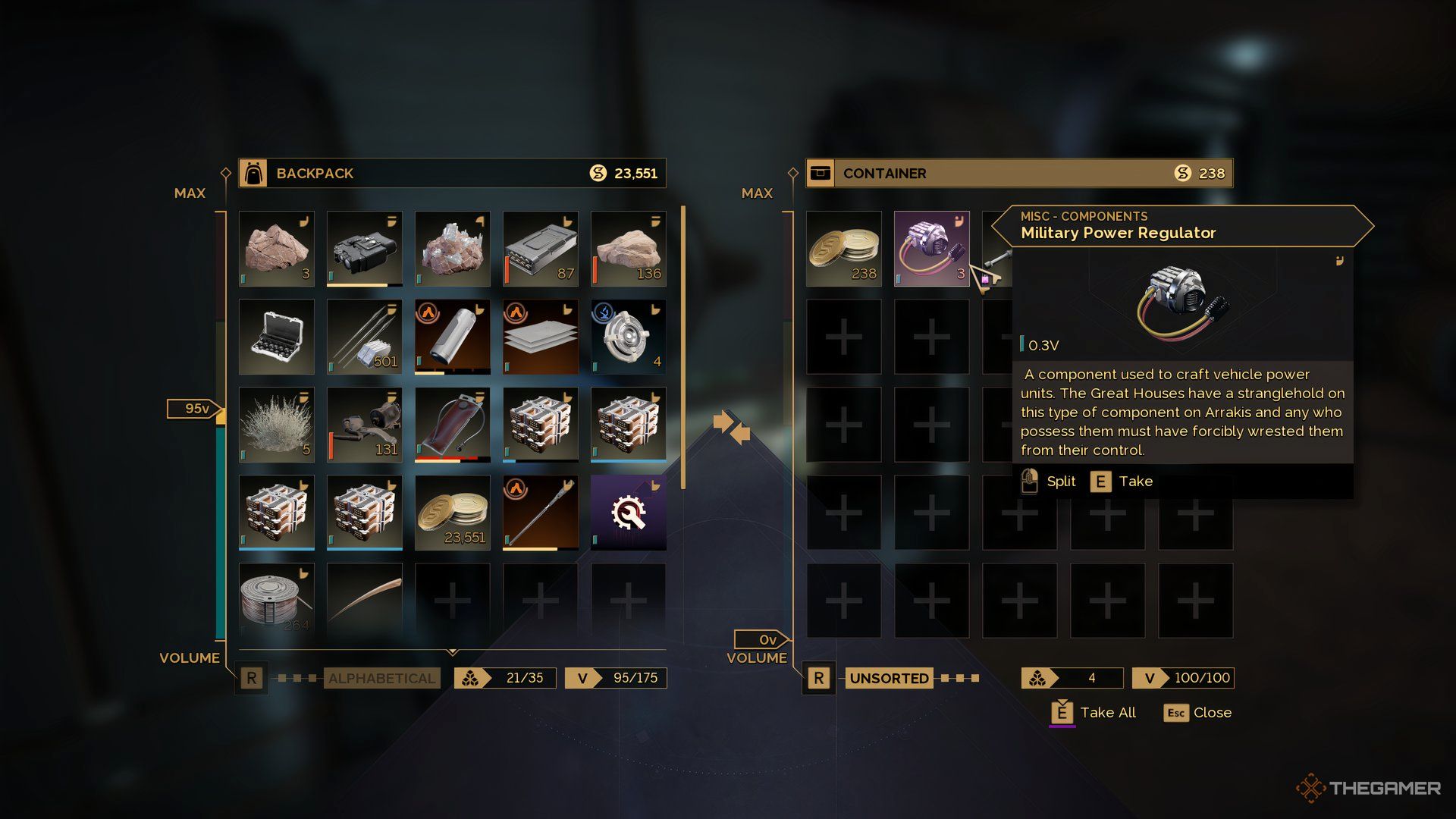This screenshot has height=819, width=1456.
Task: Select the open empty case item
Action: pos(276,337)
